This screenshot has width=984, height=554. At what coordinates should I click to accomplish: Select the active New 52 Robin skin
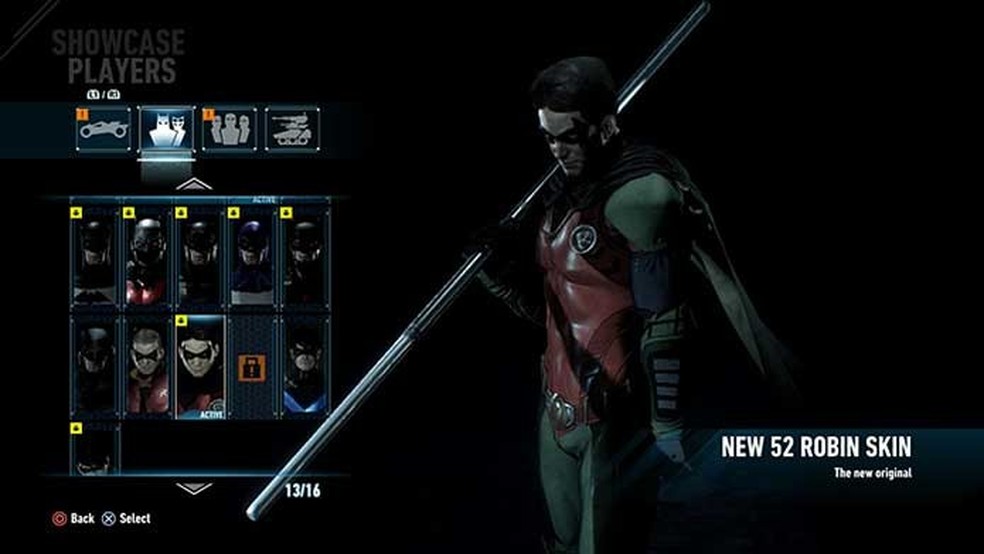[199, 366]
